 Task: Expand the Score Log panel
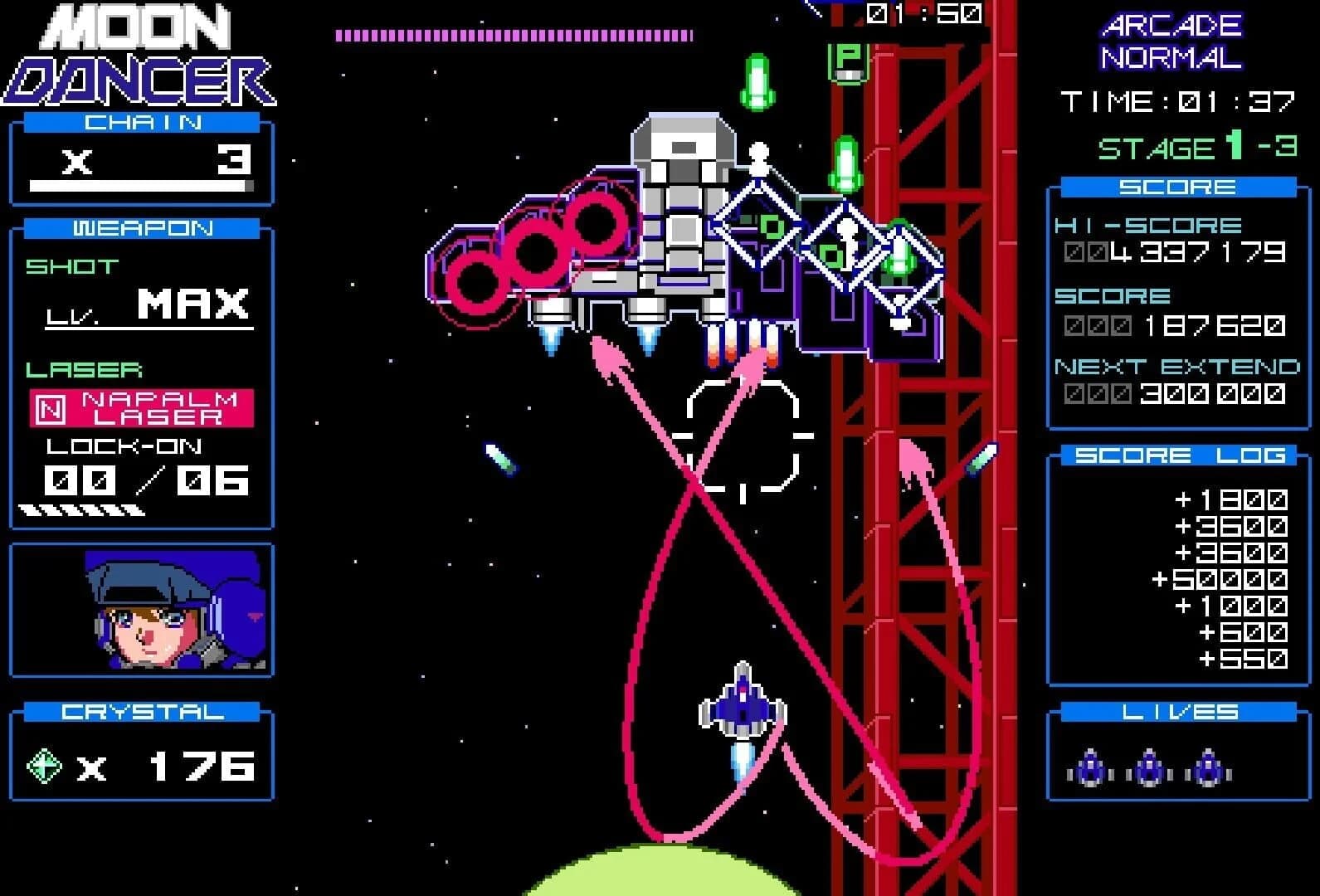(1177, 455)
